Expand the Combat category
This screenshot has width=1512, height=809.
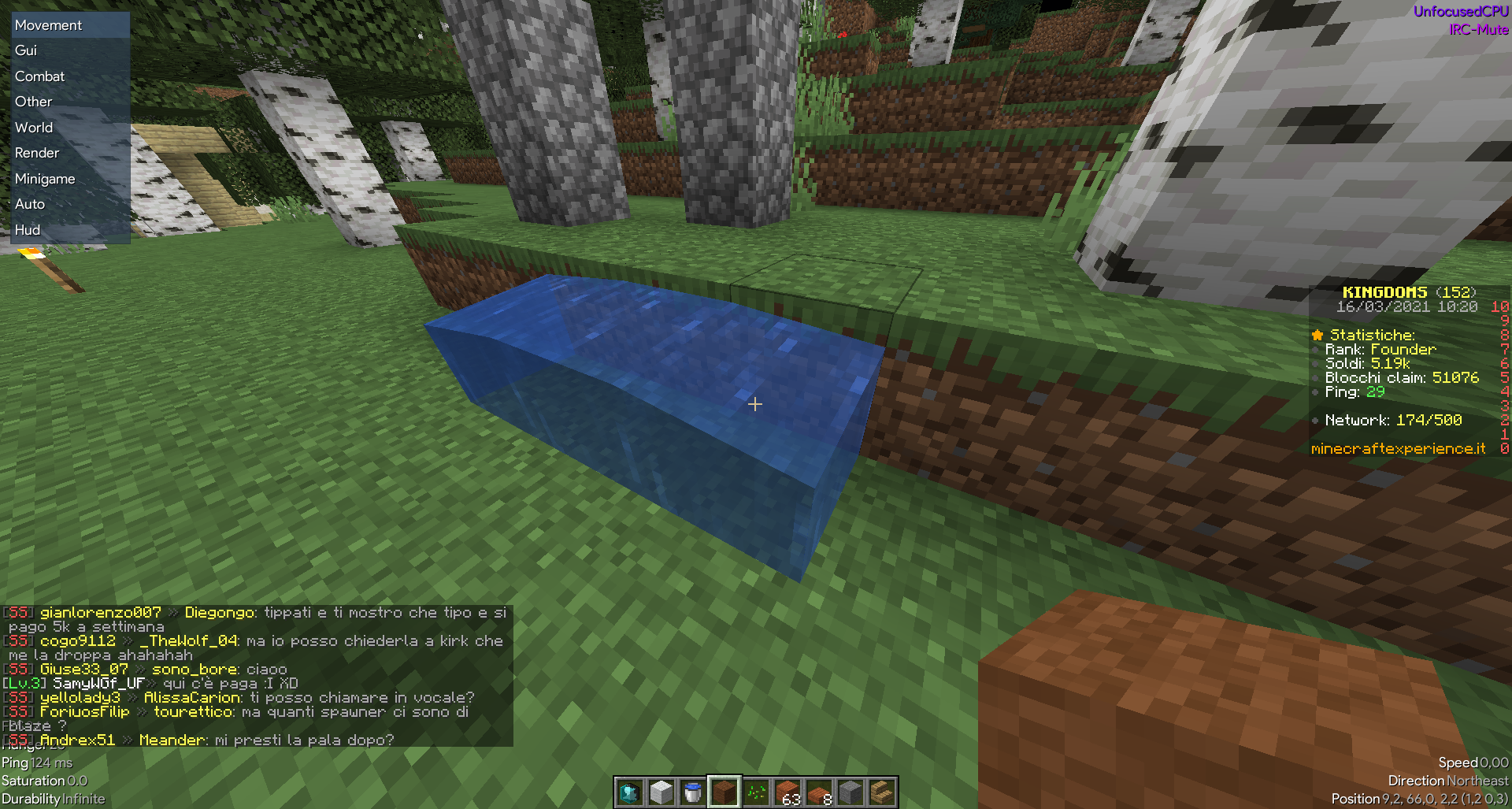tap(39, 76)
